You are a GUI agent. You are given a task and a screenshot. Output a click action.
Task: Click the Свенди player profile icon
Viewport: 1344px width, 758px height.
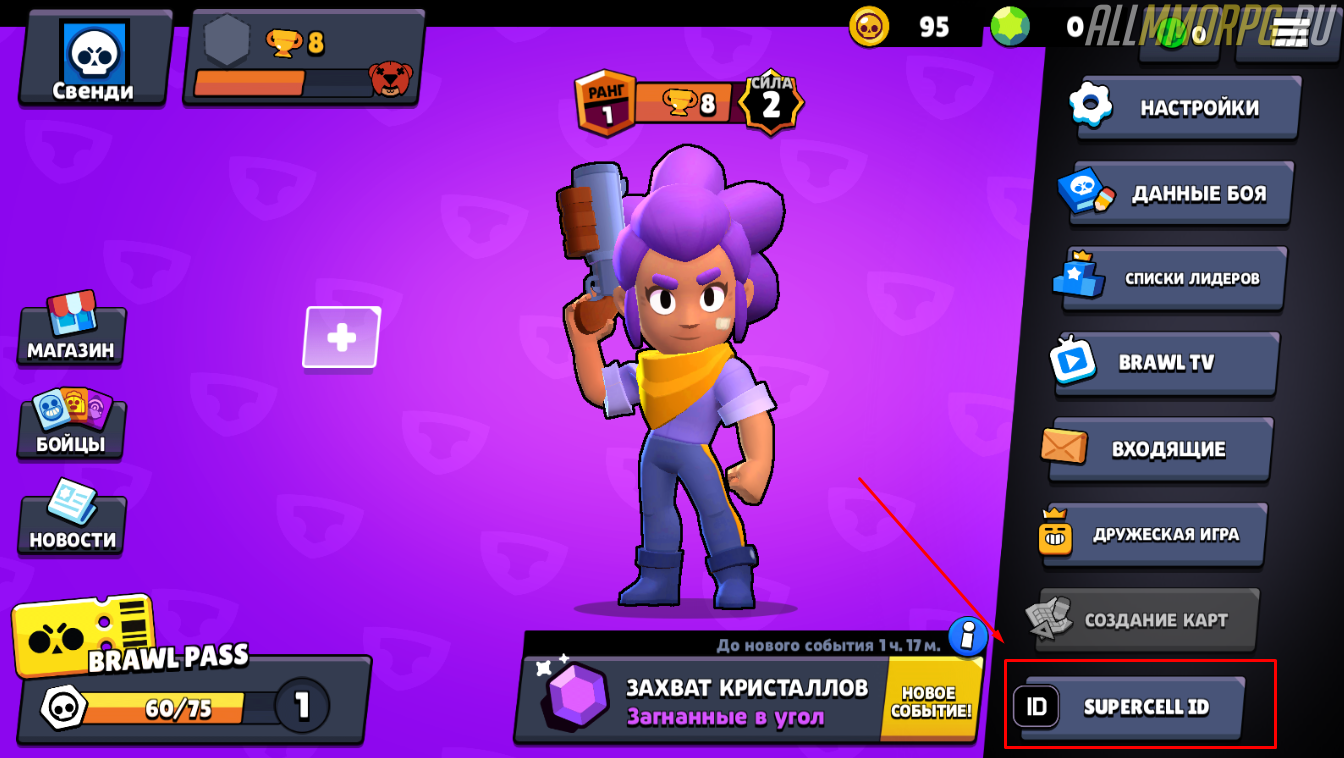tap(94, 58)
